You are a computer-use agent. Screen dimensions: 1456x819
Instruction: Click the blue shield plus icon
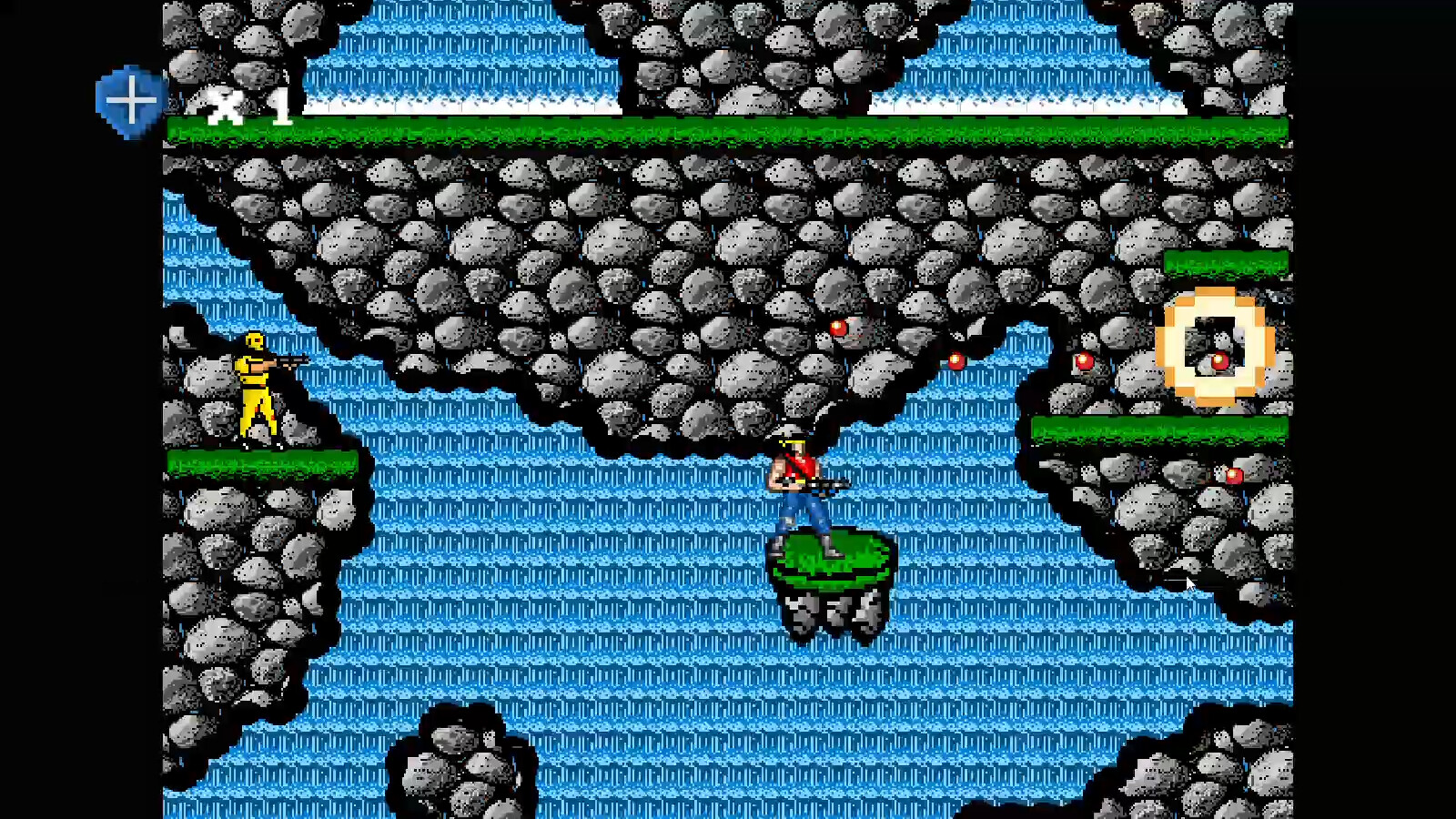point(130,98)
